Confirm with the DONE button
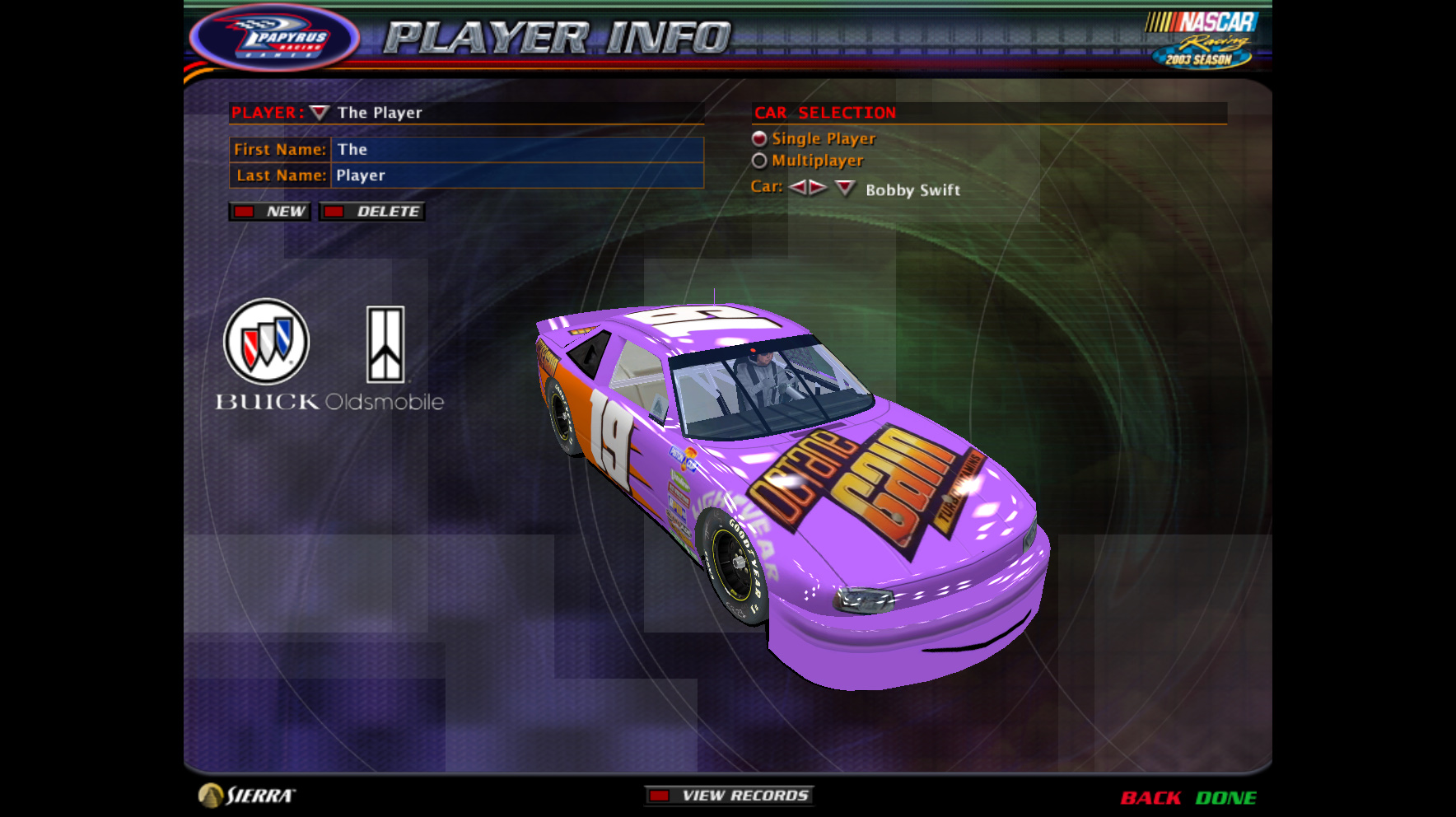Screen dimensions: 1456x817 tap(1225, 798)
